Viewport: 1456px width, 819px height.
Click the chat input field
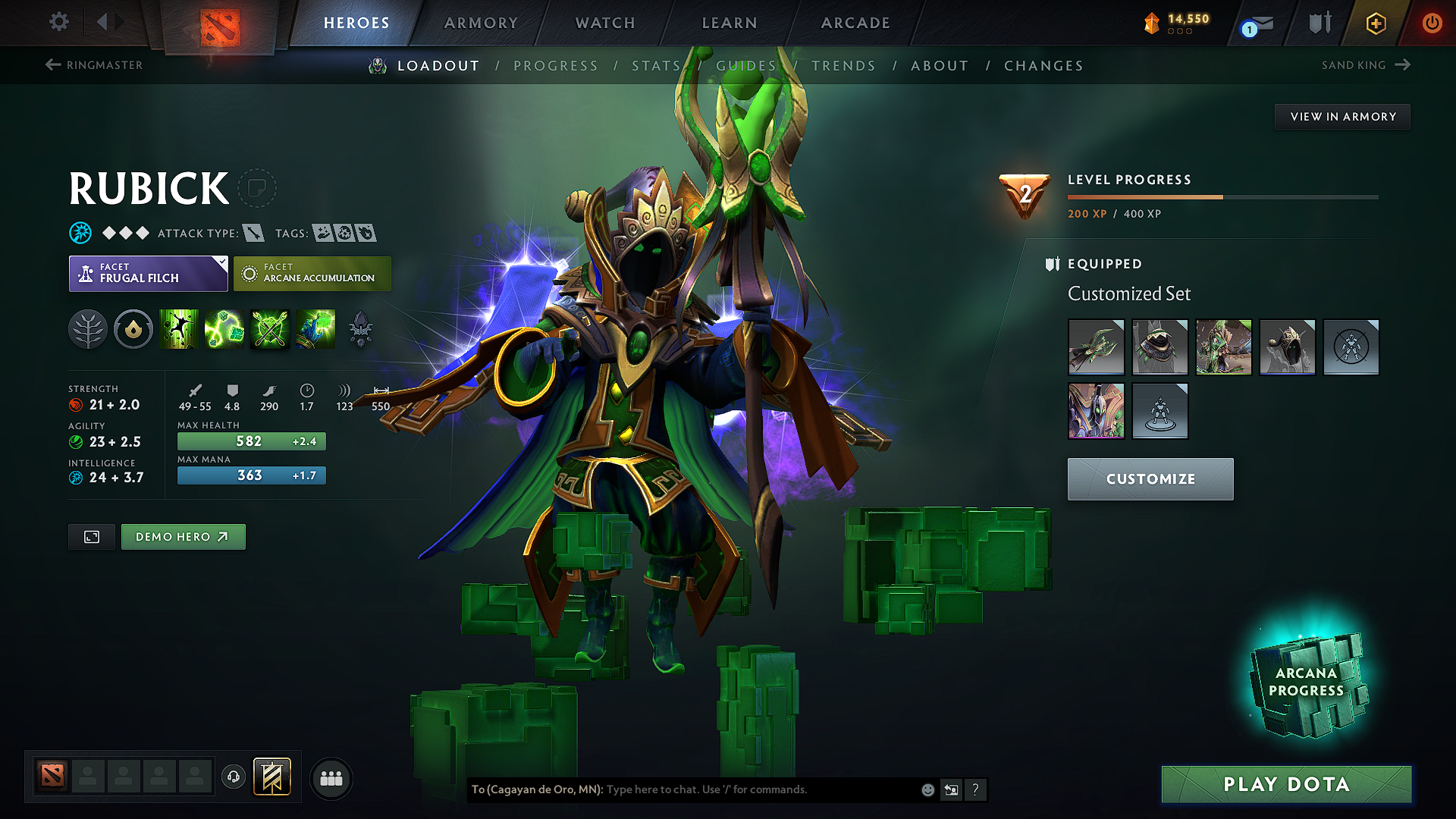click(x=720, y=789)
